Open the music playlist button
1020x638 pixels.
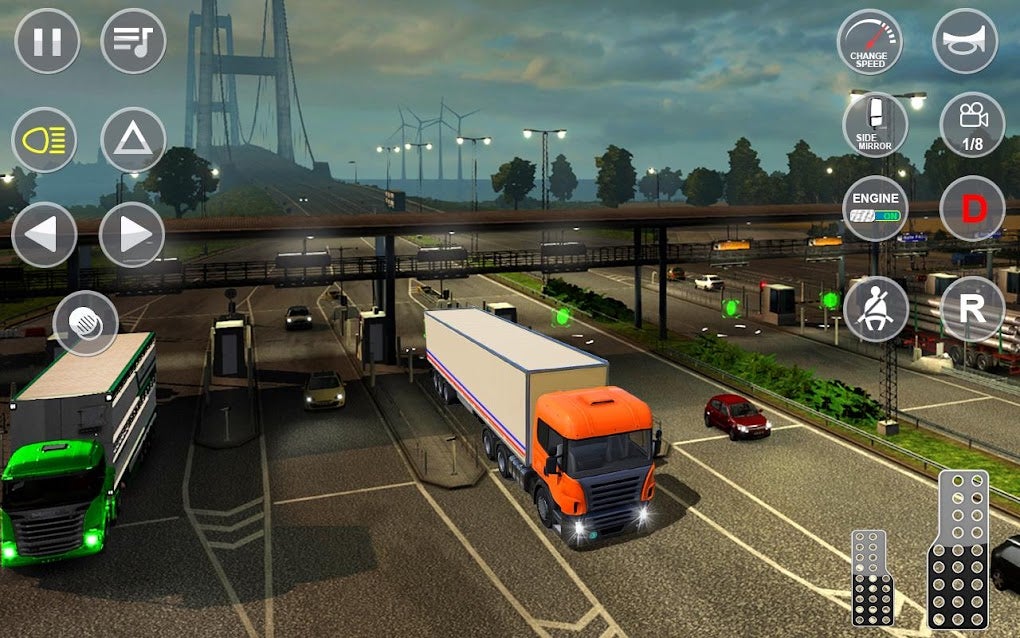[x=133, y=41]
